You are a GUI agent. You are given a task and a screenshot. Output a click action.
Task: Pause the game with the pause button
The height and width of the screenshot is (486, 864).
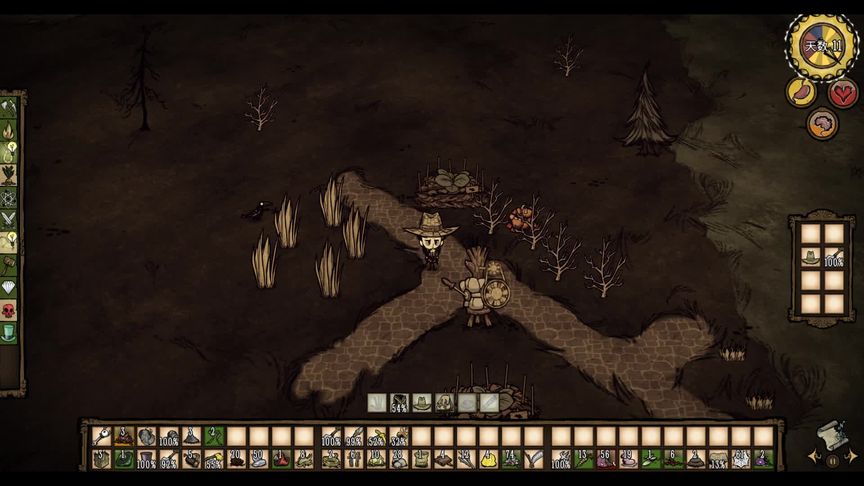tap(832, 461)
